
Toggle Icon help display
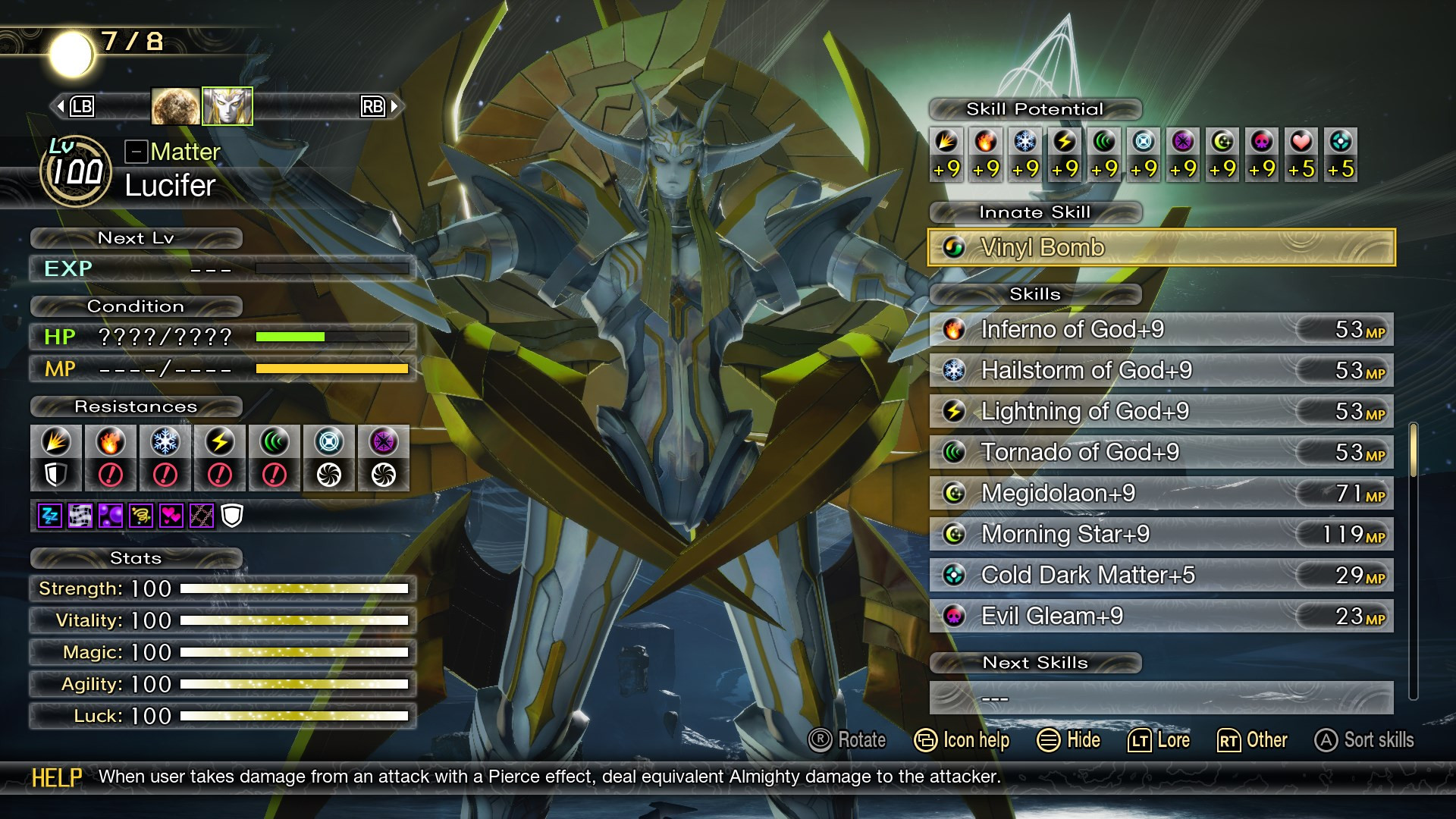[x=962, y=740]
